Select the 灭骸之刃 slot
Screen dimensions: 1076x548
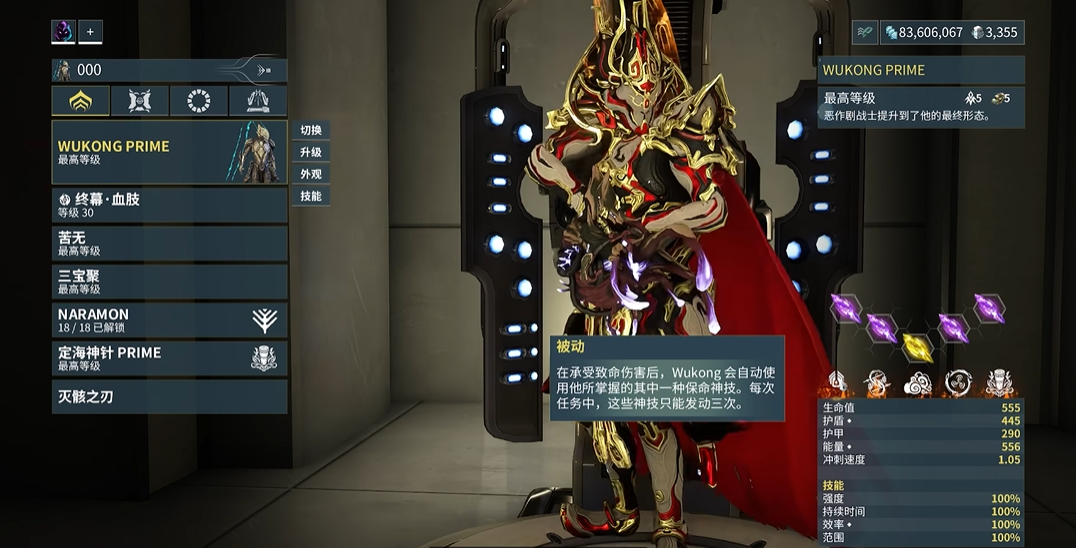[169, 397]
